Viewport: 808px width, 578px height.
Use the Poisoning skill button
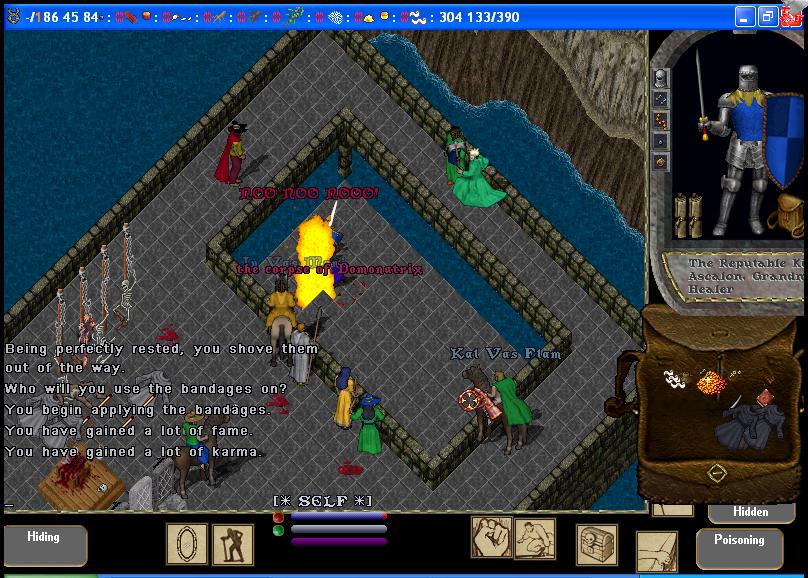pyautogui.click(x=739, y=547)
